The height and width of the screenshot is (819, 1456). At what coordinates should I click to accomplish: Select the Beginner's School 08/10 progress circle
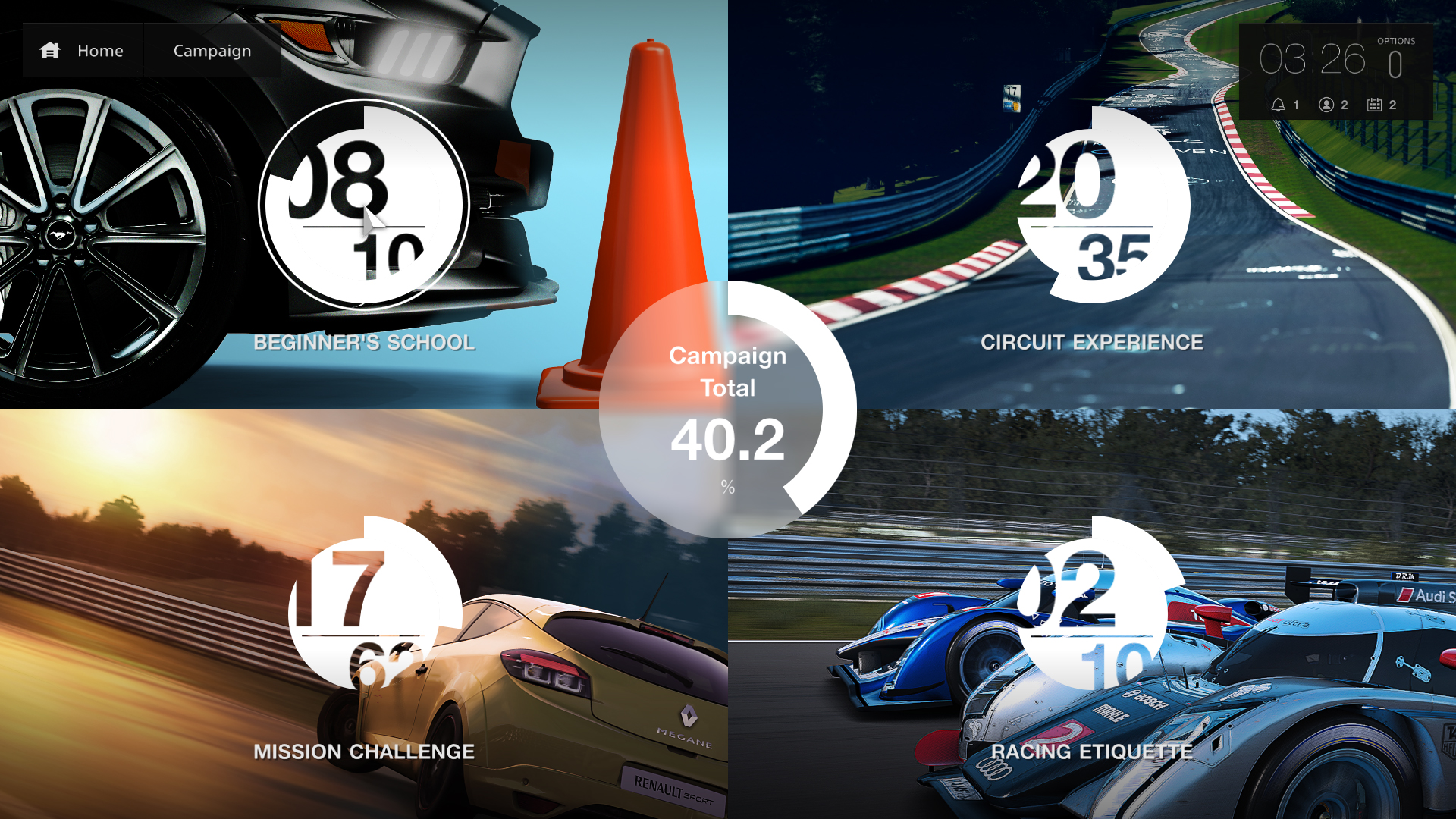[364, 205]
